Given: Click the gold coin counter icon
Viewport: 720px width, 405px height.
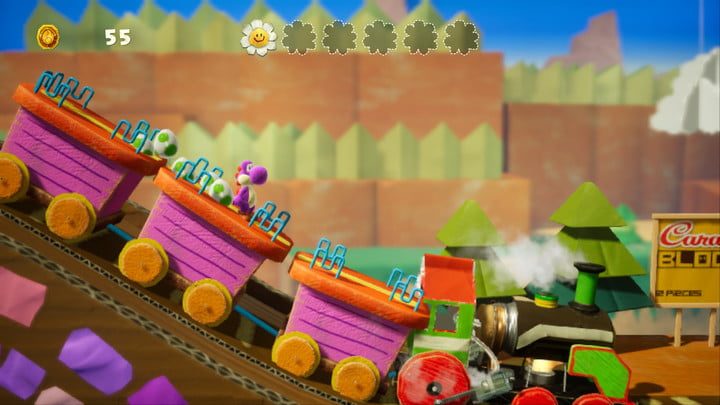Looking at the screenshot, I should tap(48, 37).
